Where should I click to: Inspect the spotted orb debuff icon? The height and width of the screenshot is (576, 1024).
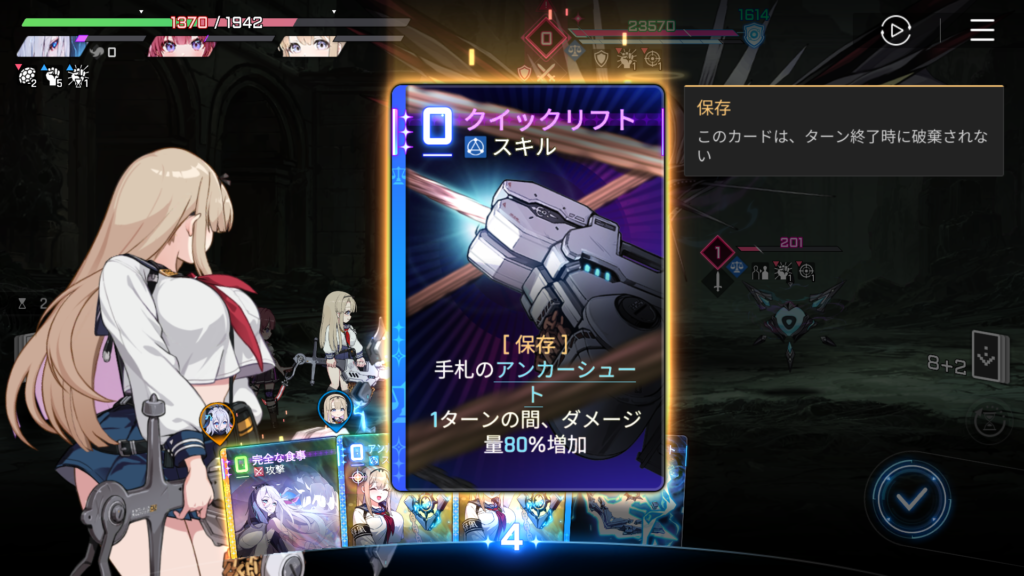click(26, 75)
